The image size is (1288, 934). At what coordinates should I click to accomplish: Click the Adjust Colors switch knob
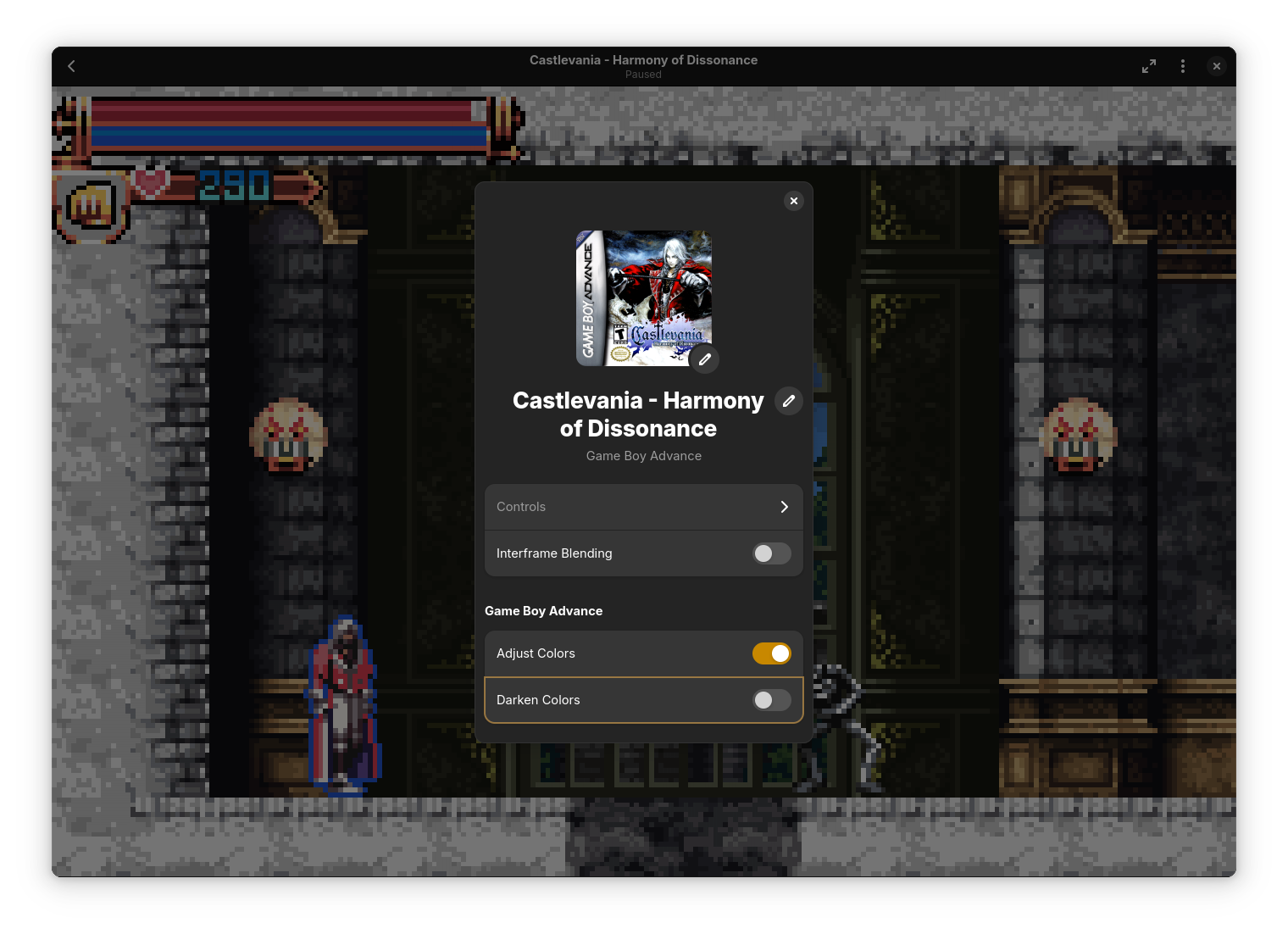point(780,653)
